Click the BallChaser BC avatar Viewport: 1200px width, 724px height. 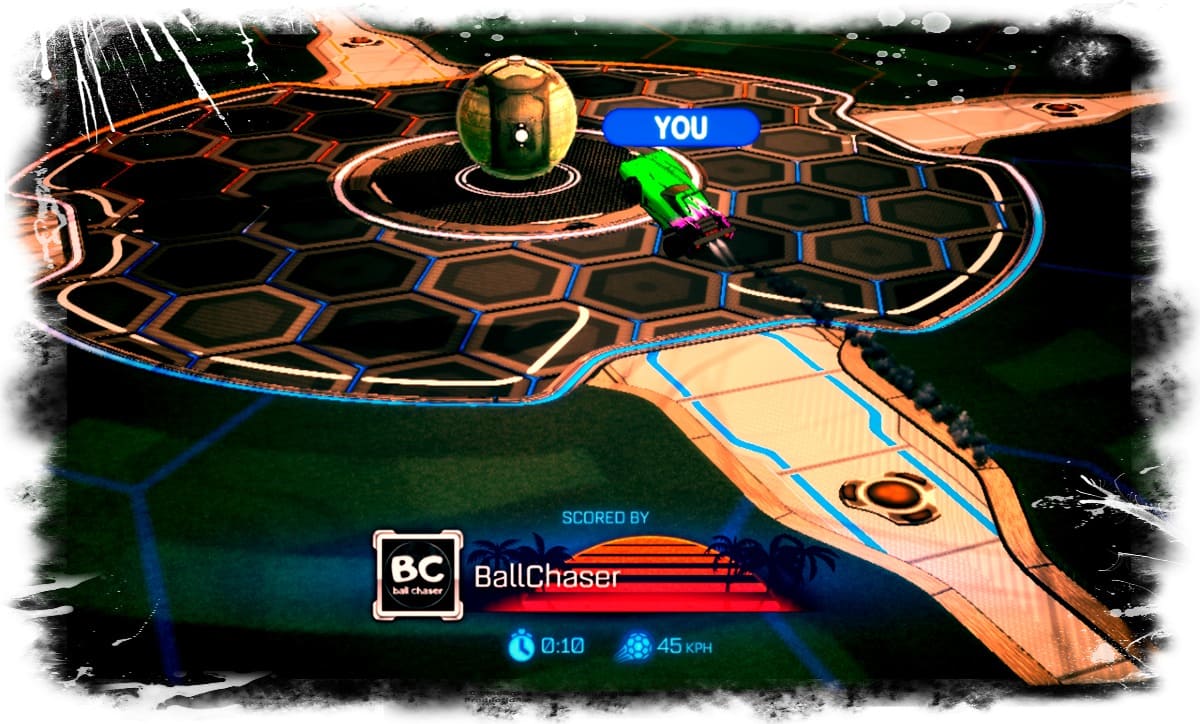(417, 575)
